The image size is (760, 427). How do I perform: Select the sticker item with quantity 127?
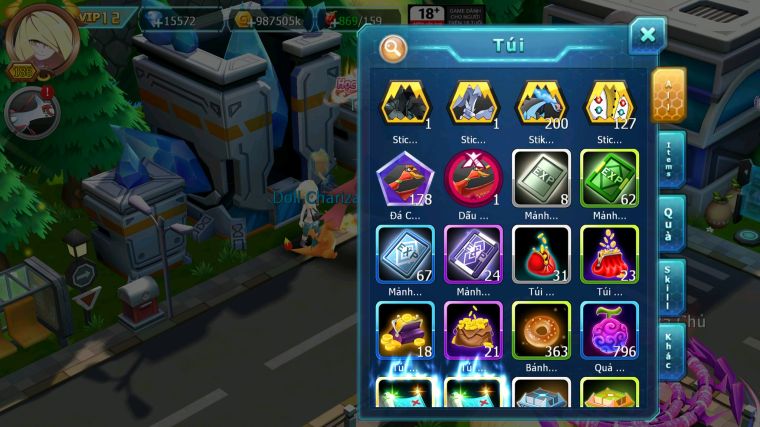click(609, 102)
